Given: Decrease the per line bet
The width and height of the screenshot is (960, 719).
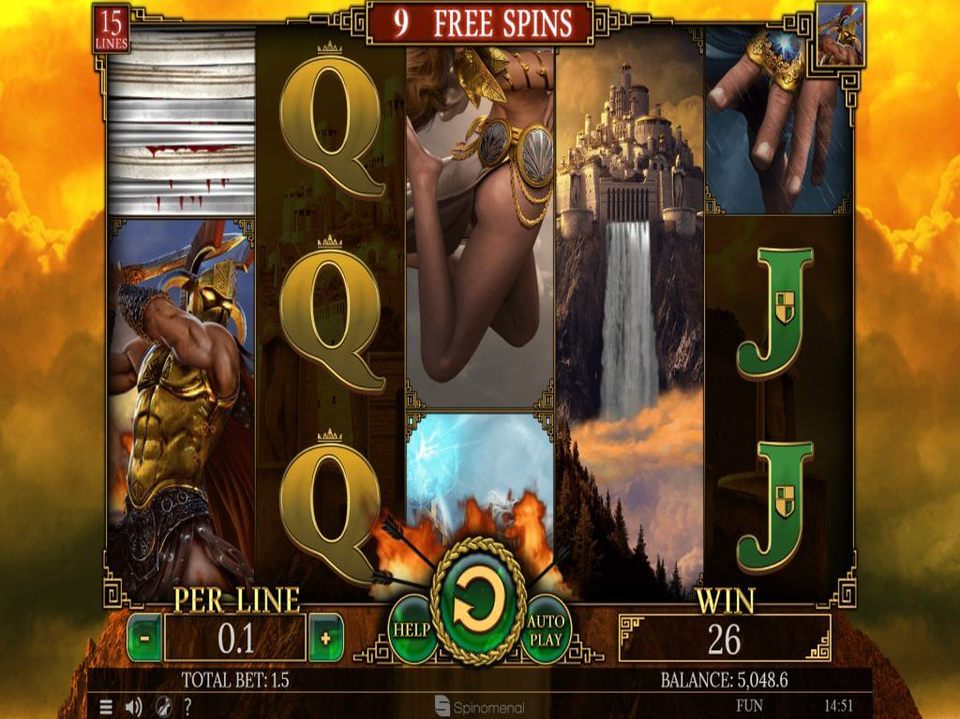Looking at the screenshot, I should tap(144, 638).
